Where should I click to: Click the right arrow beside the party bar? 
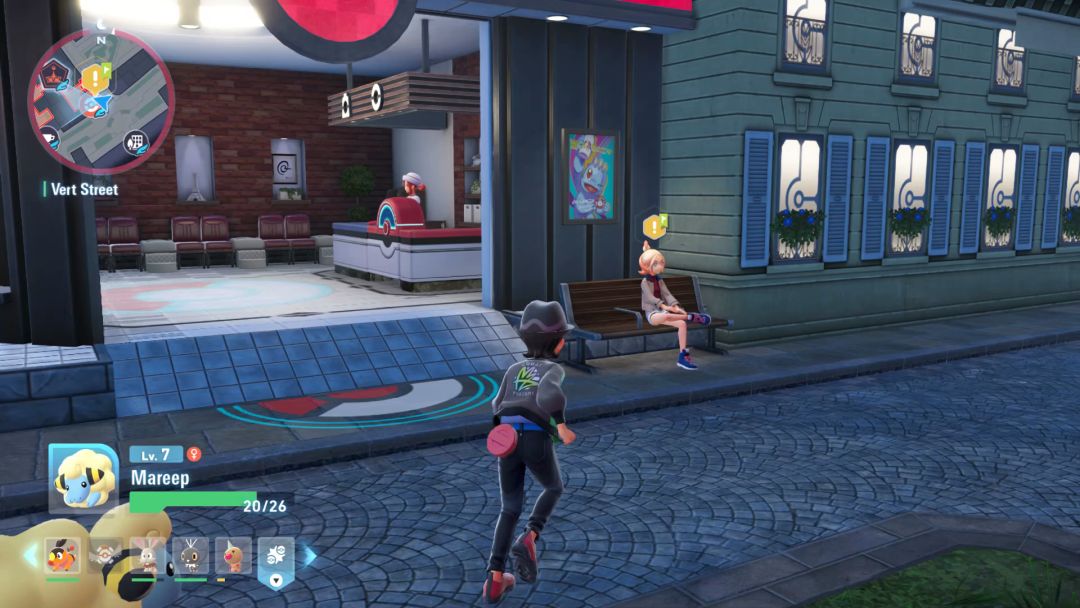tap(310, 555)
